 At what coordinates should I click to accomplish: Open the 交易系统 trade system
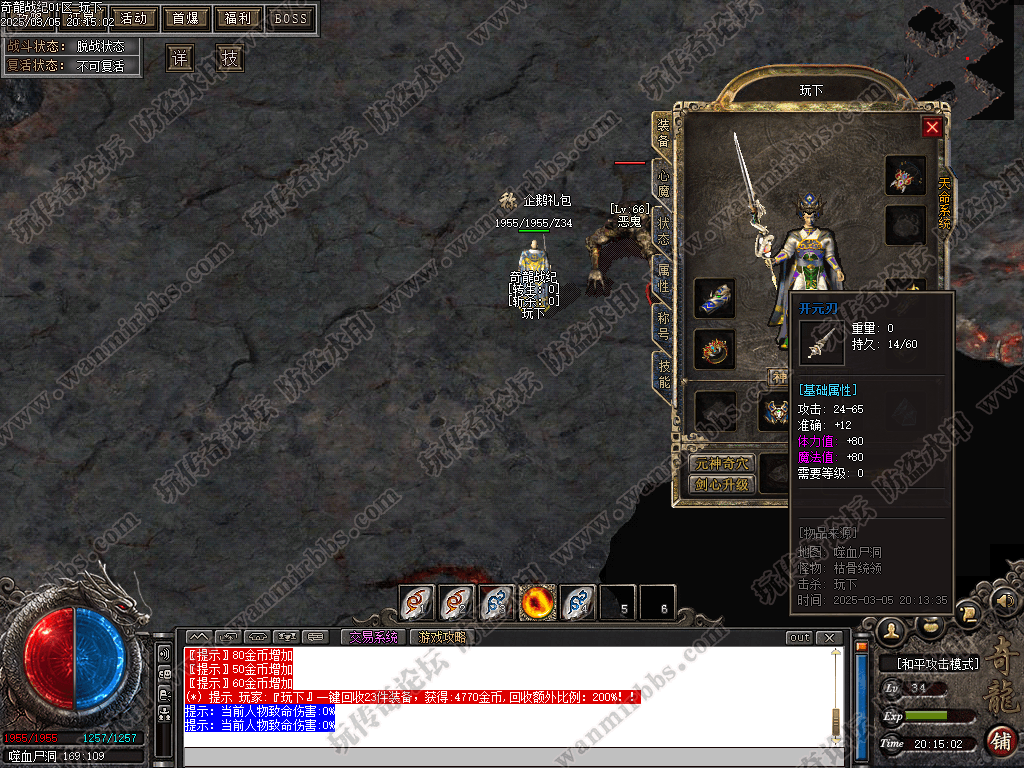pyautogui.click(x=373, y=637)
